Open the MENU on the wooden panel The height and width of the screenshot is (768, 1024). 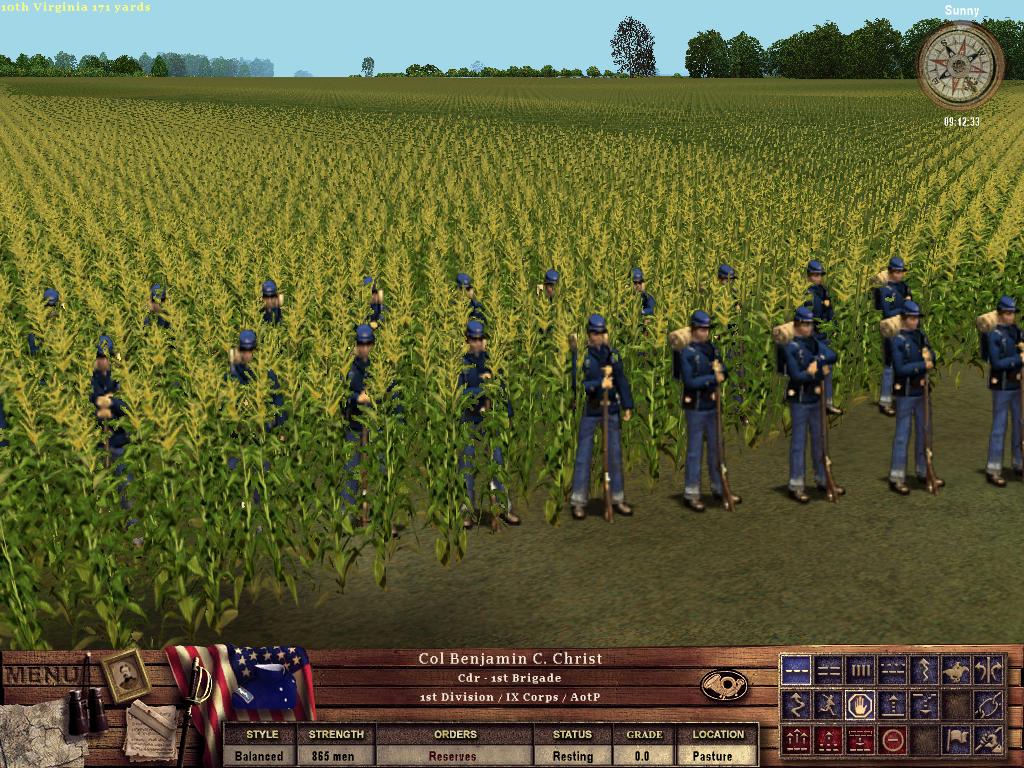pyautogui.click(x=40, y=675)
